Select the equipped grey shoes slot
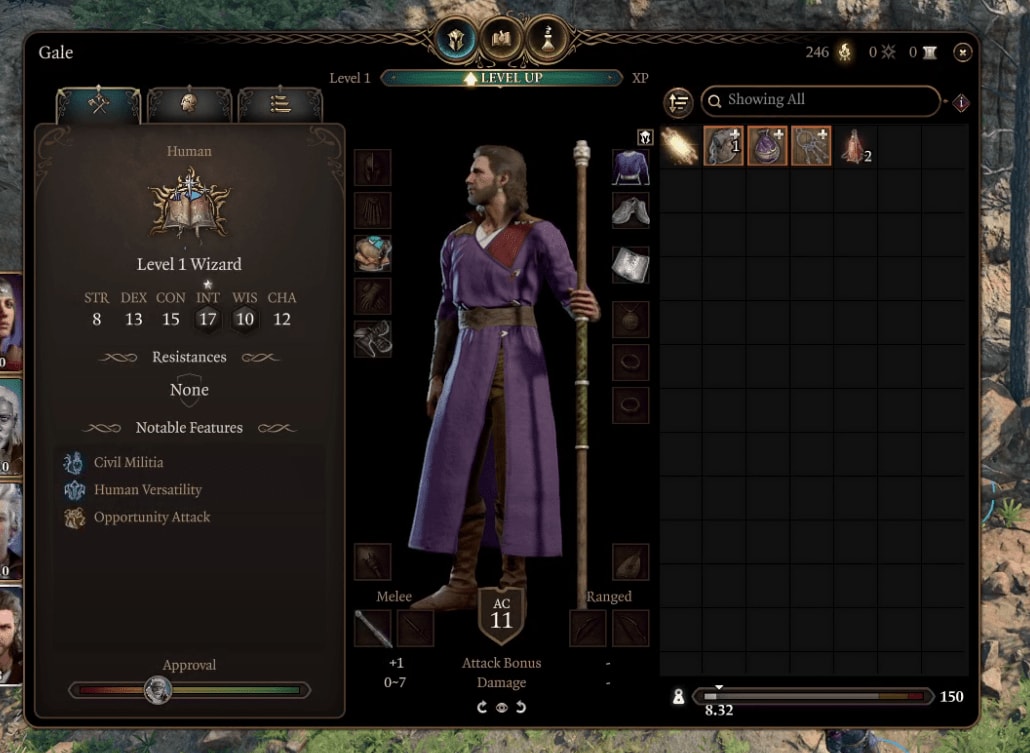 [631, 210]
